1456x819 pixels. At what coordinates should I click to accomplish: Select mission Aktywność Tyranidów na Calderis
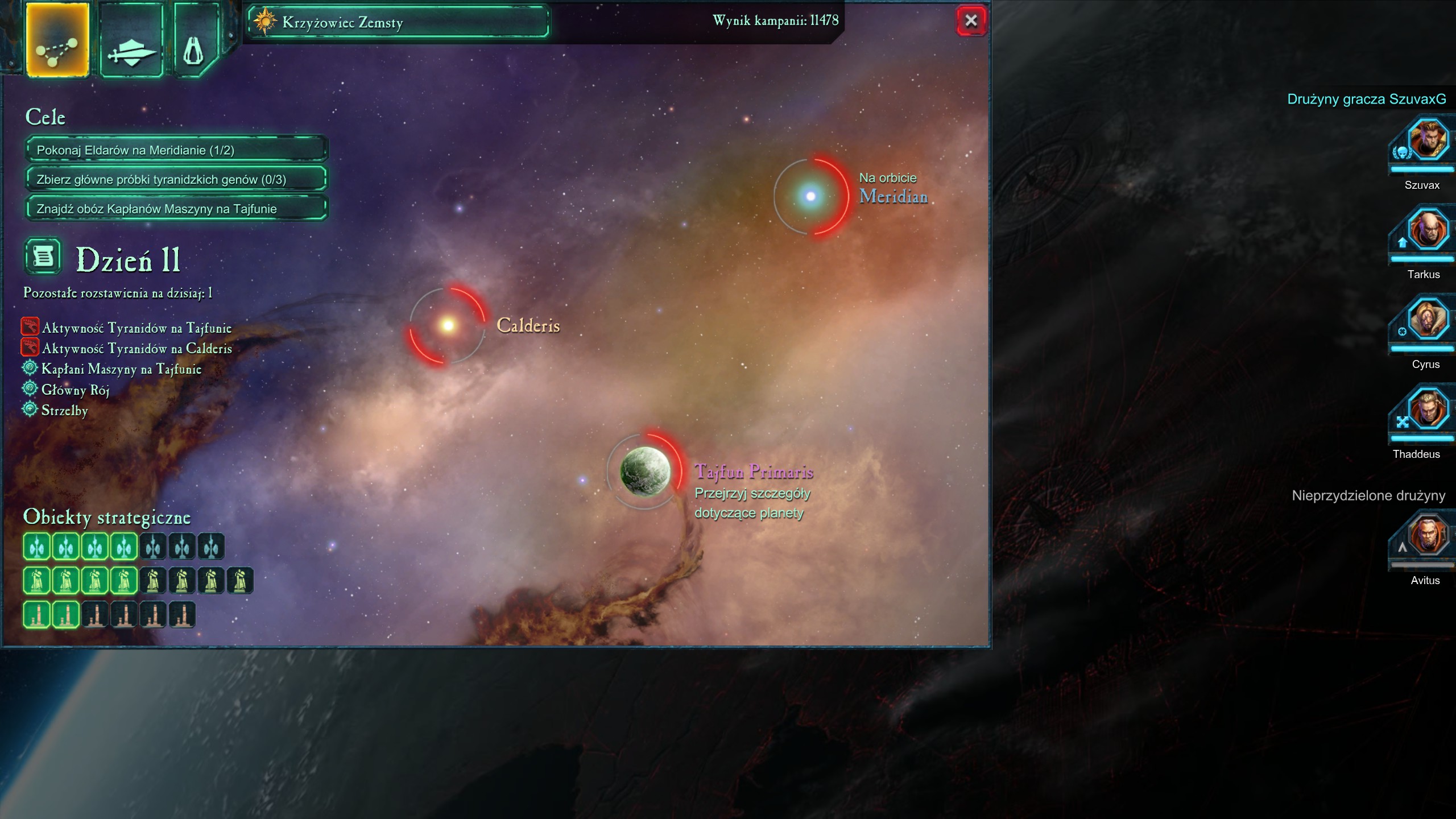tap(136, 349)
